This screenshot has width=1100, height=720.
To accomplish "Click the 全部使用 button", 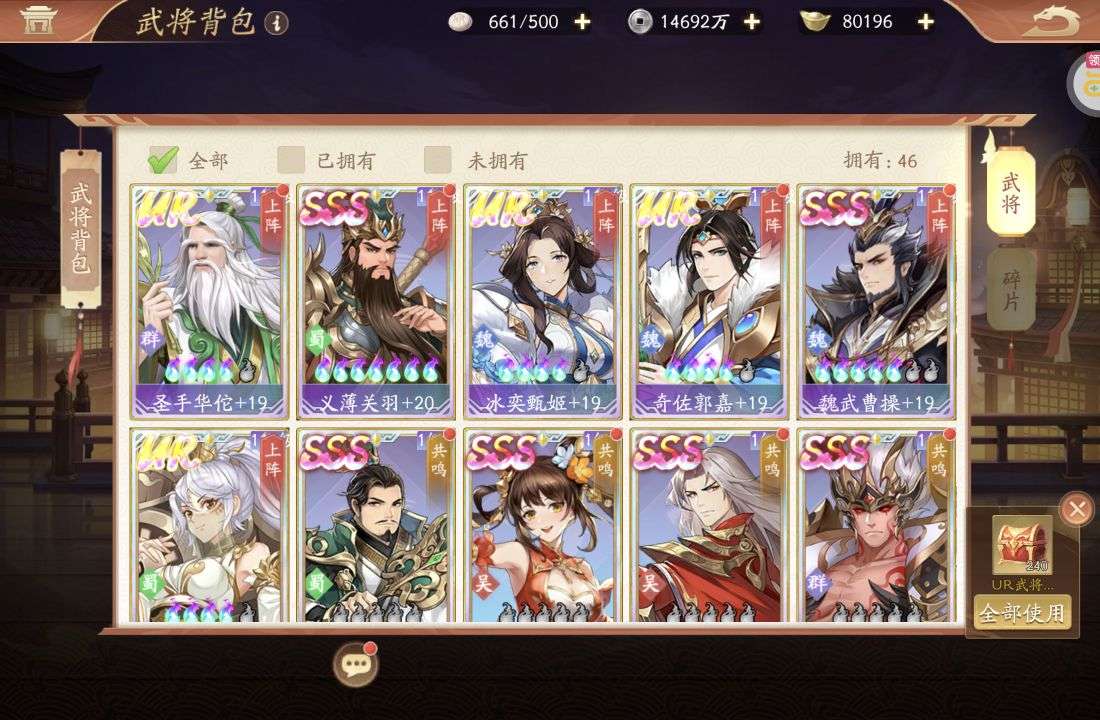I will pos(1022,612).
